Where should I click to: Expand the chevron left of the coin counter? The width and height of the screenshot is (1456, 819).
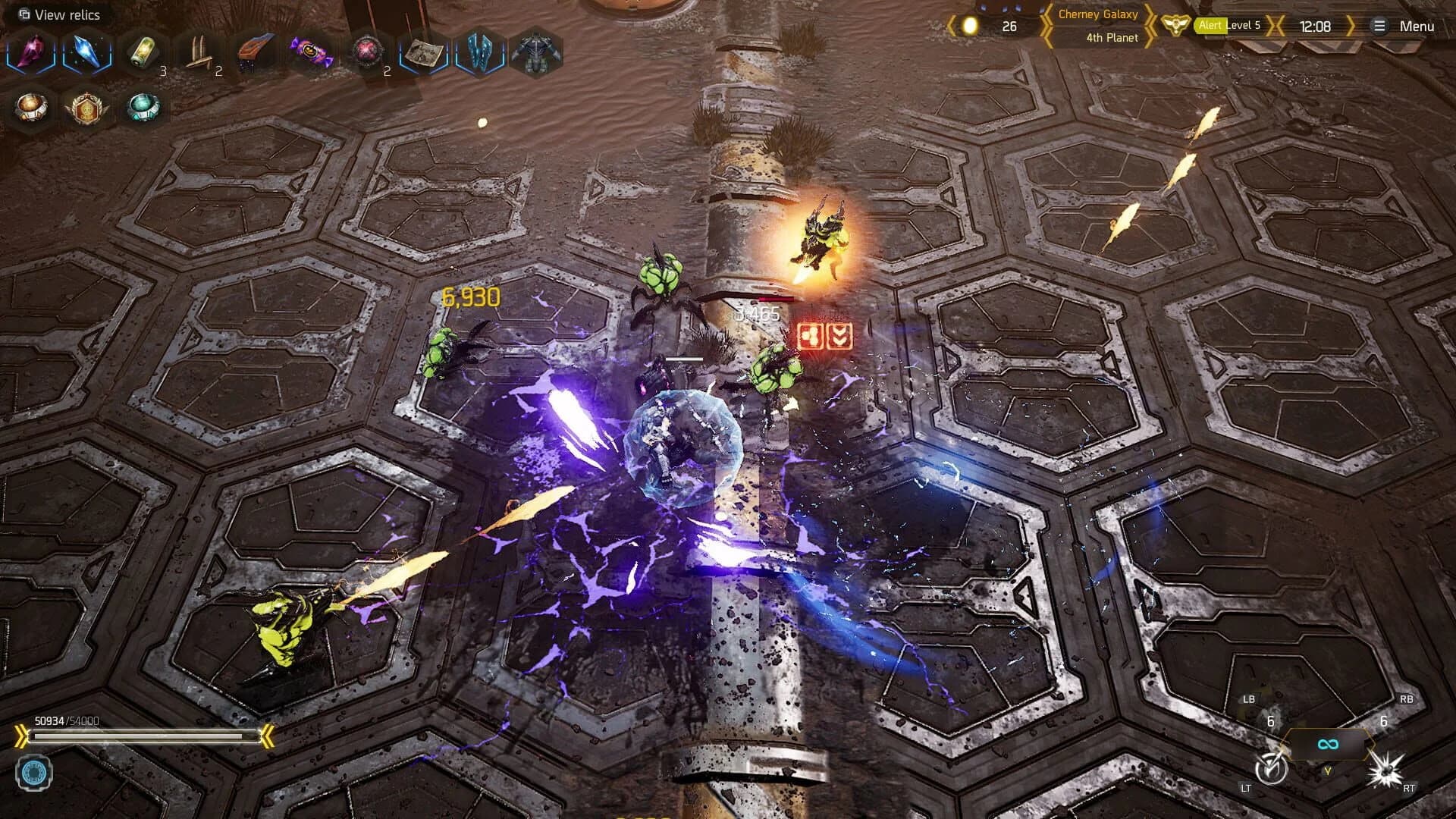pyautogui.click(x=953, y=24)
